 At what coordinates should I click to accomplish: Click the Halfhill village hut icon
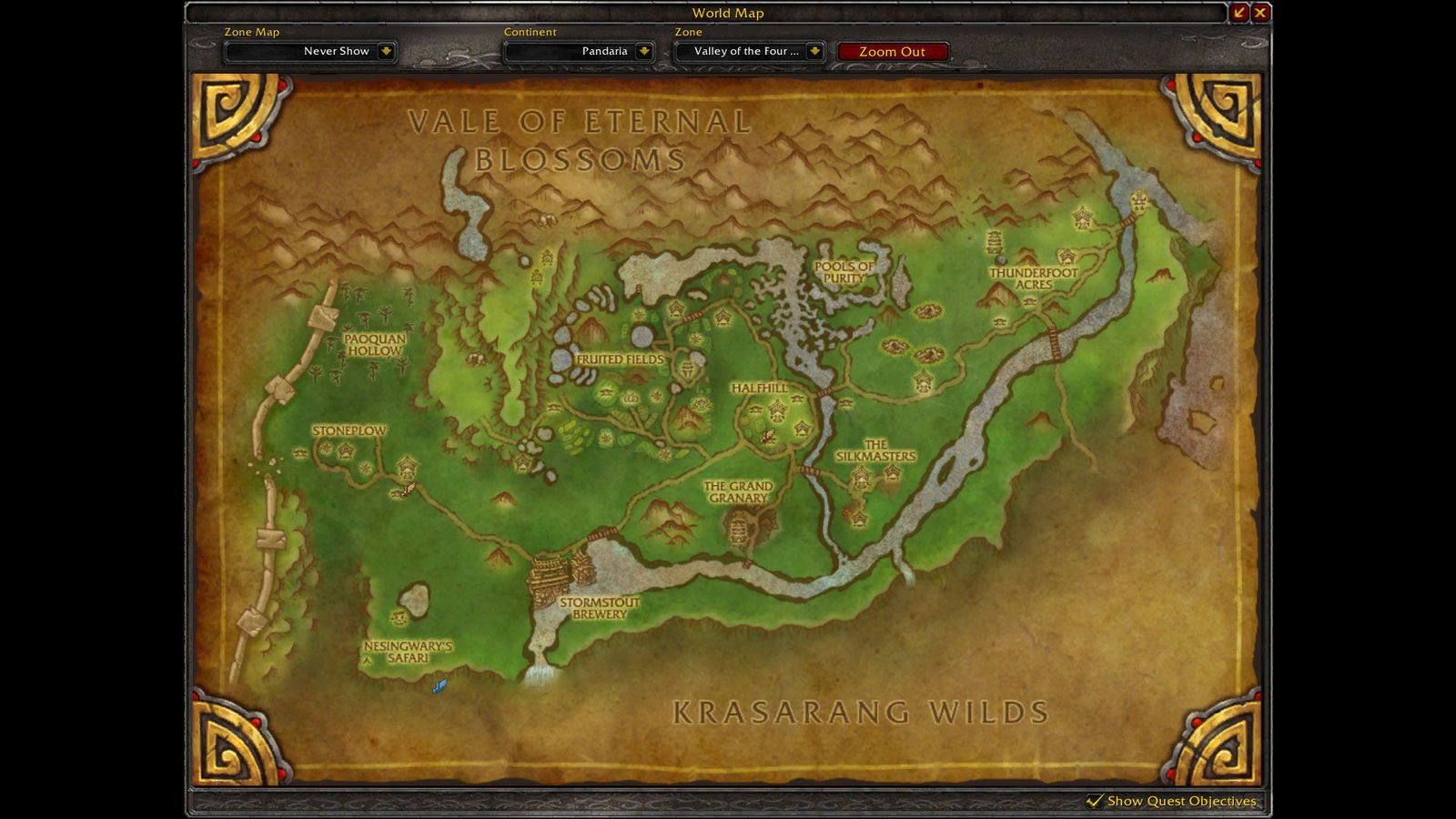[777, 409]
